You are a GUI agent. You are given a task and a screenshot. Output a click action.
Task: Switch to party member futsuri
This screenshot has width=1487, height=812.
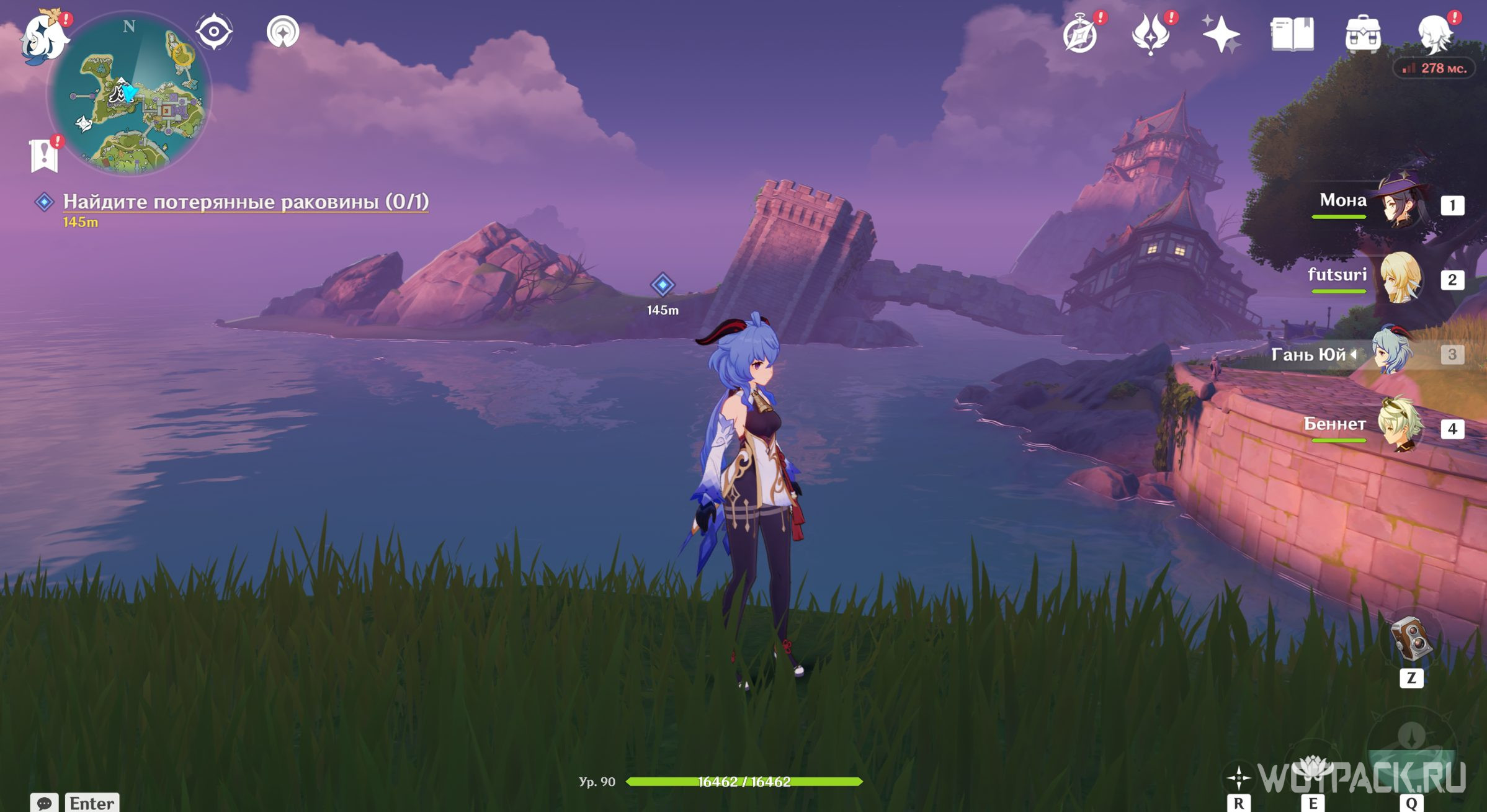(1399, 279)
